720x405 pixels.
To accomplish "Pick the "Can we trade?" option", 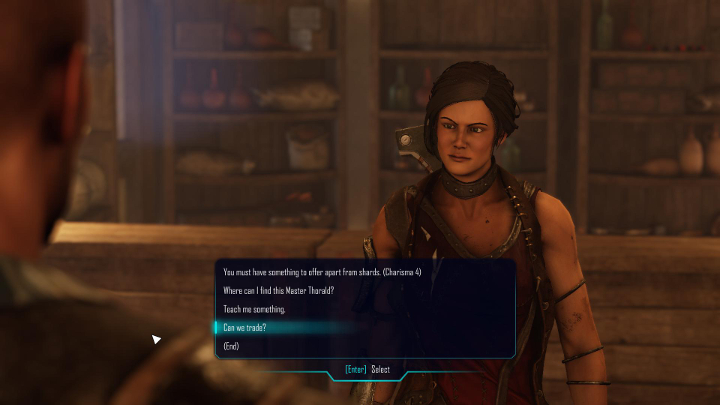I will point(245,328).
